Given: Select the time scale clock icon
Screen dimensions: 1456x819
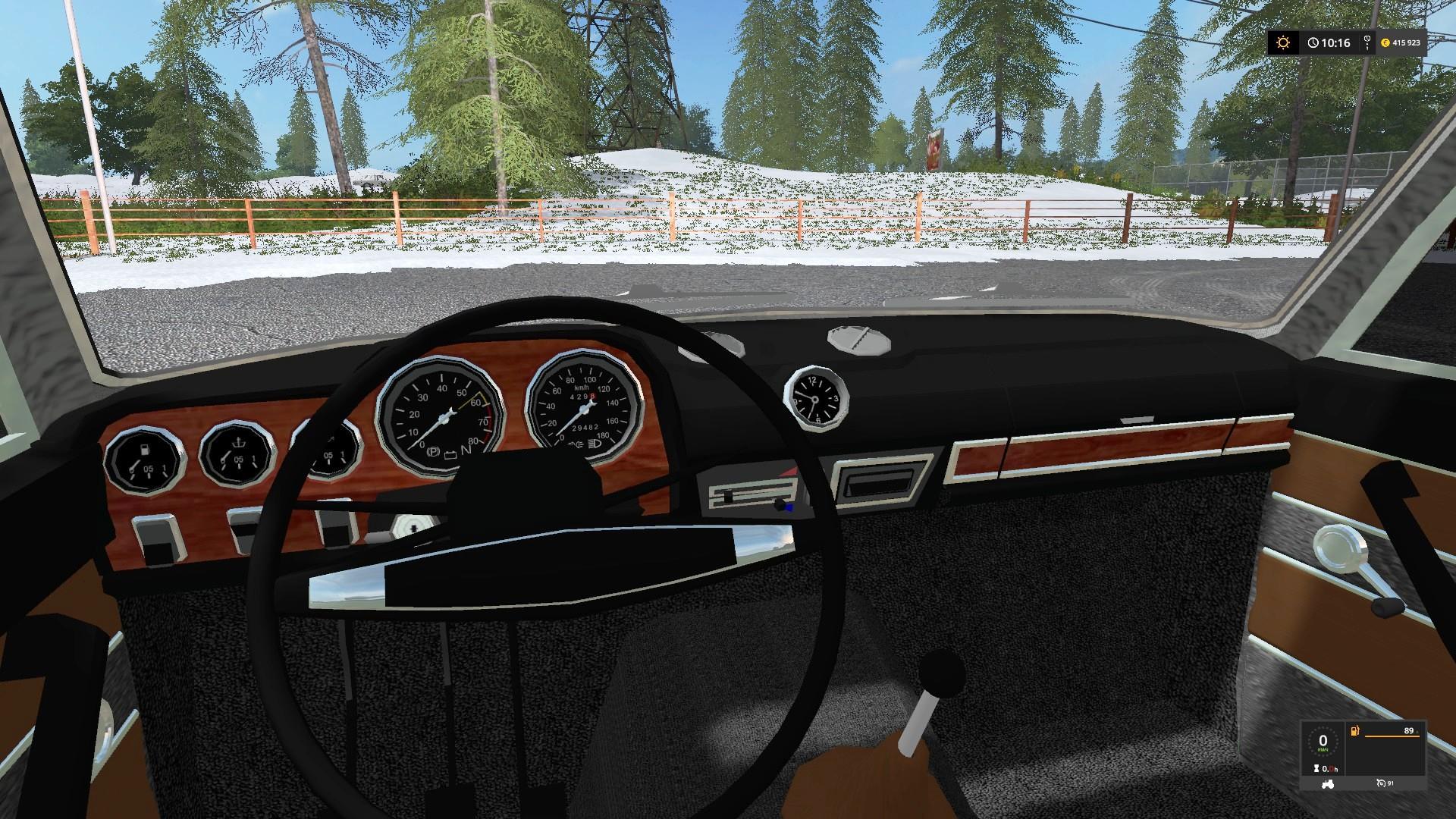Looking at the screenshot, I should pos(1312,43).
